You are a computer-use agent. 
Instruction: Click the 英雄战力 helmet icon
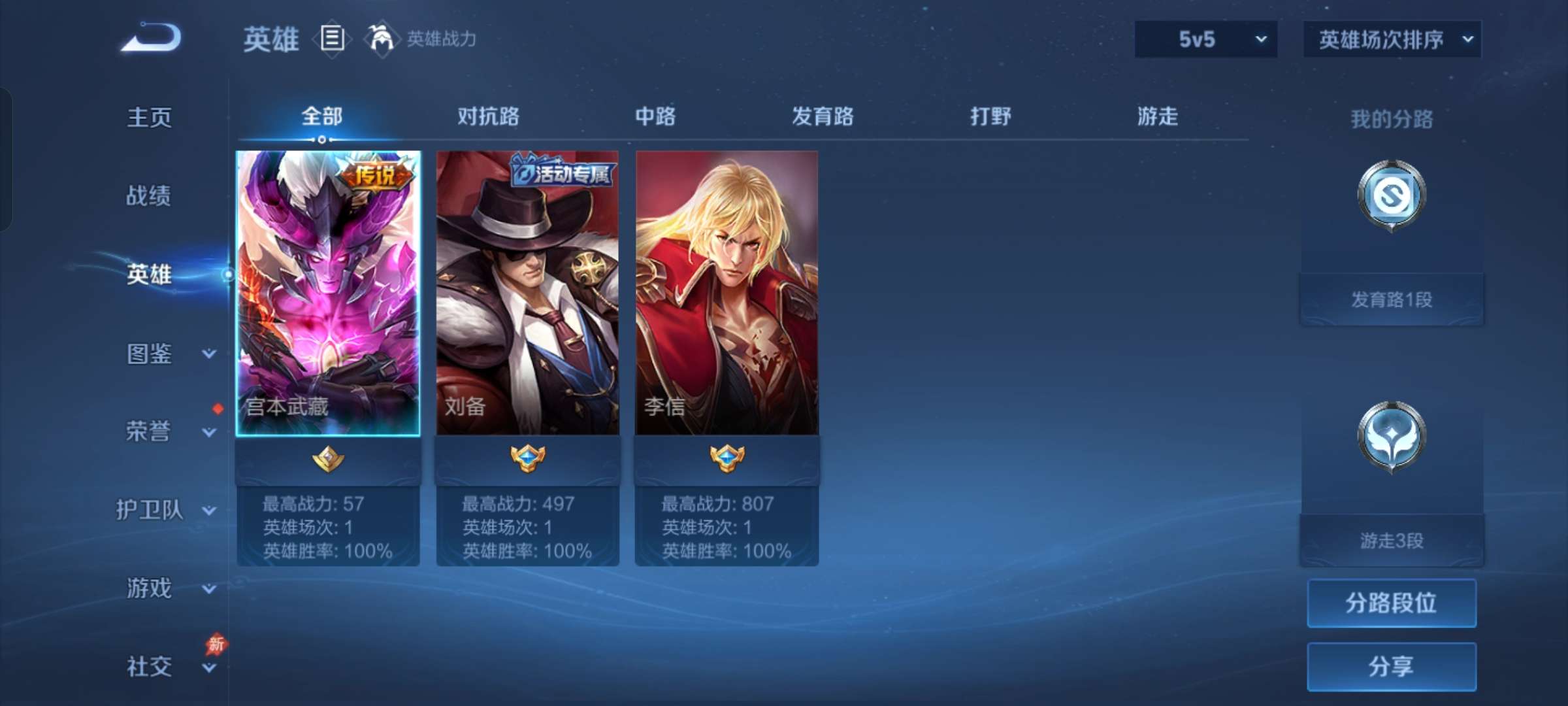(x=380, y=39)
